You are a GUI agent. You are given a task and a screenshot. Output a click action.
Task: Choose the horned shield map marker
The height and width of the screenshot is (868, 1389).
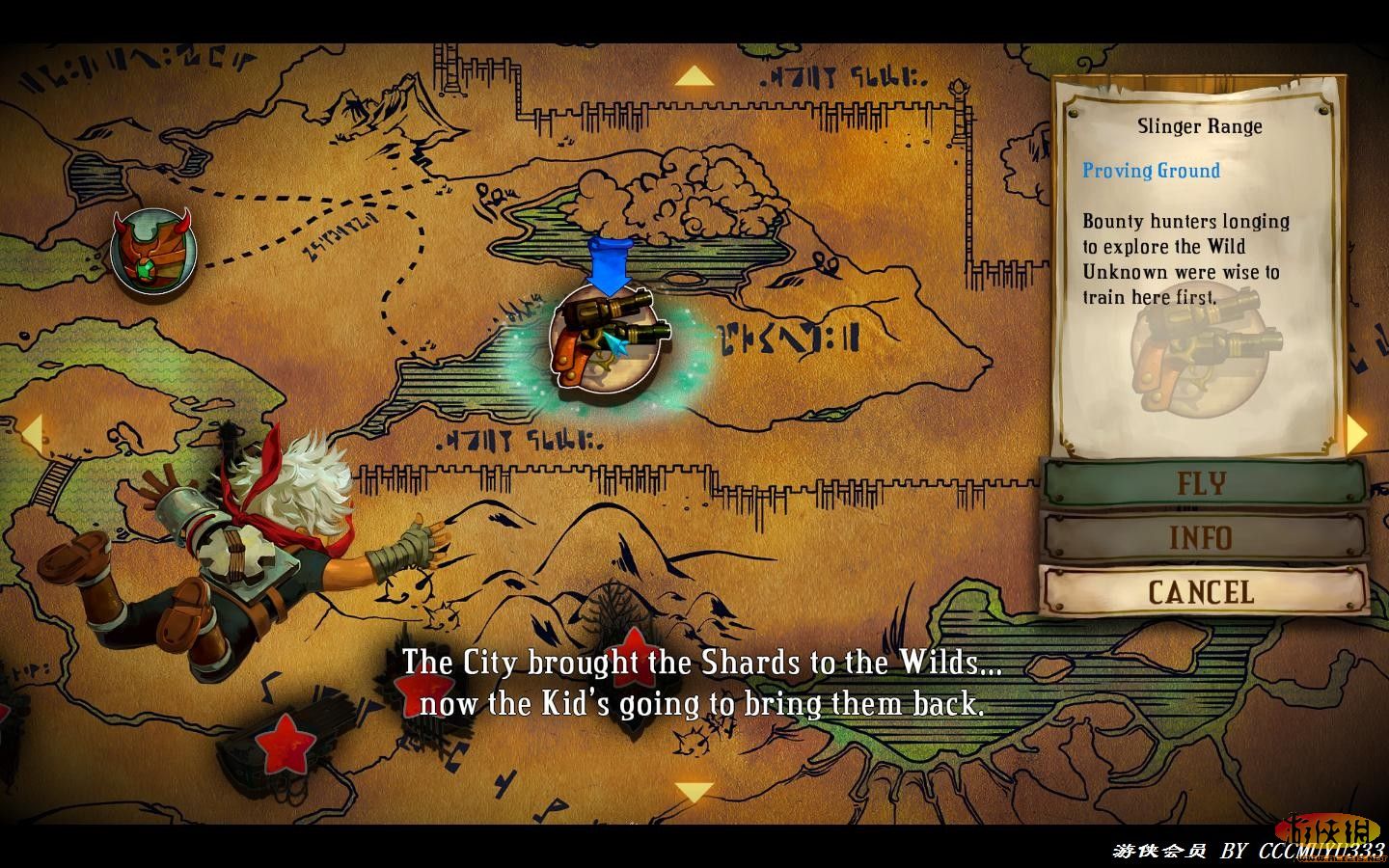click(152, 252)
